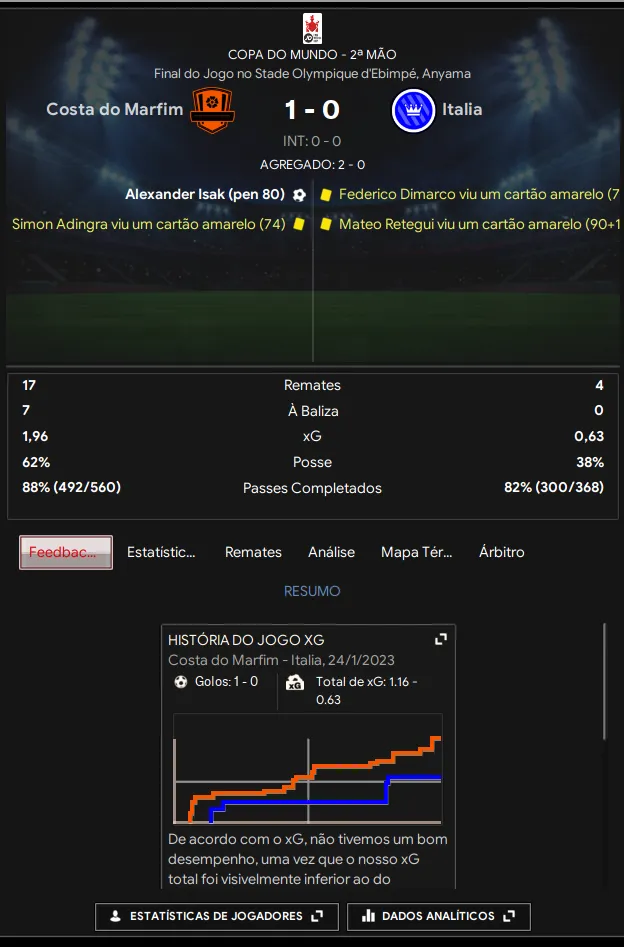The width and height of the screenshot is (624, 947).
Task: Select Mateo Retegui yellow card entry
Action: (478, 224)
